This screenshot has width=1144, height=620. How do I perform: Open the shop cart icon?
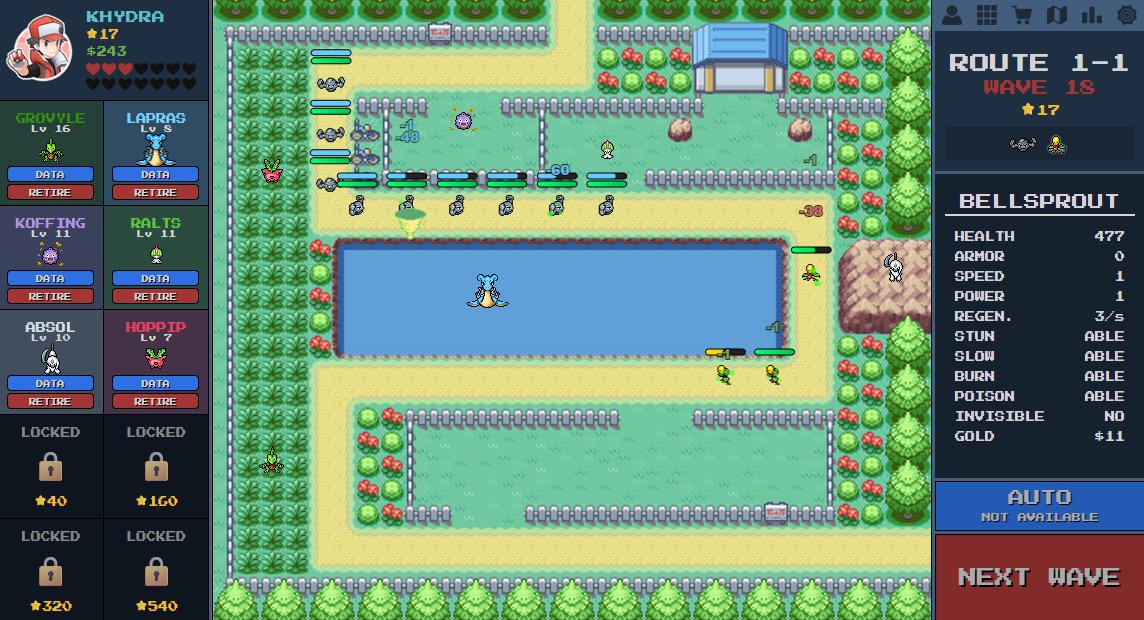tap(1022, 15)
